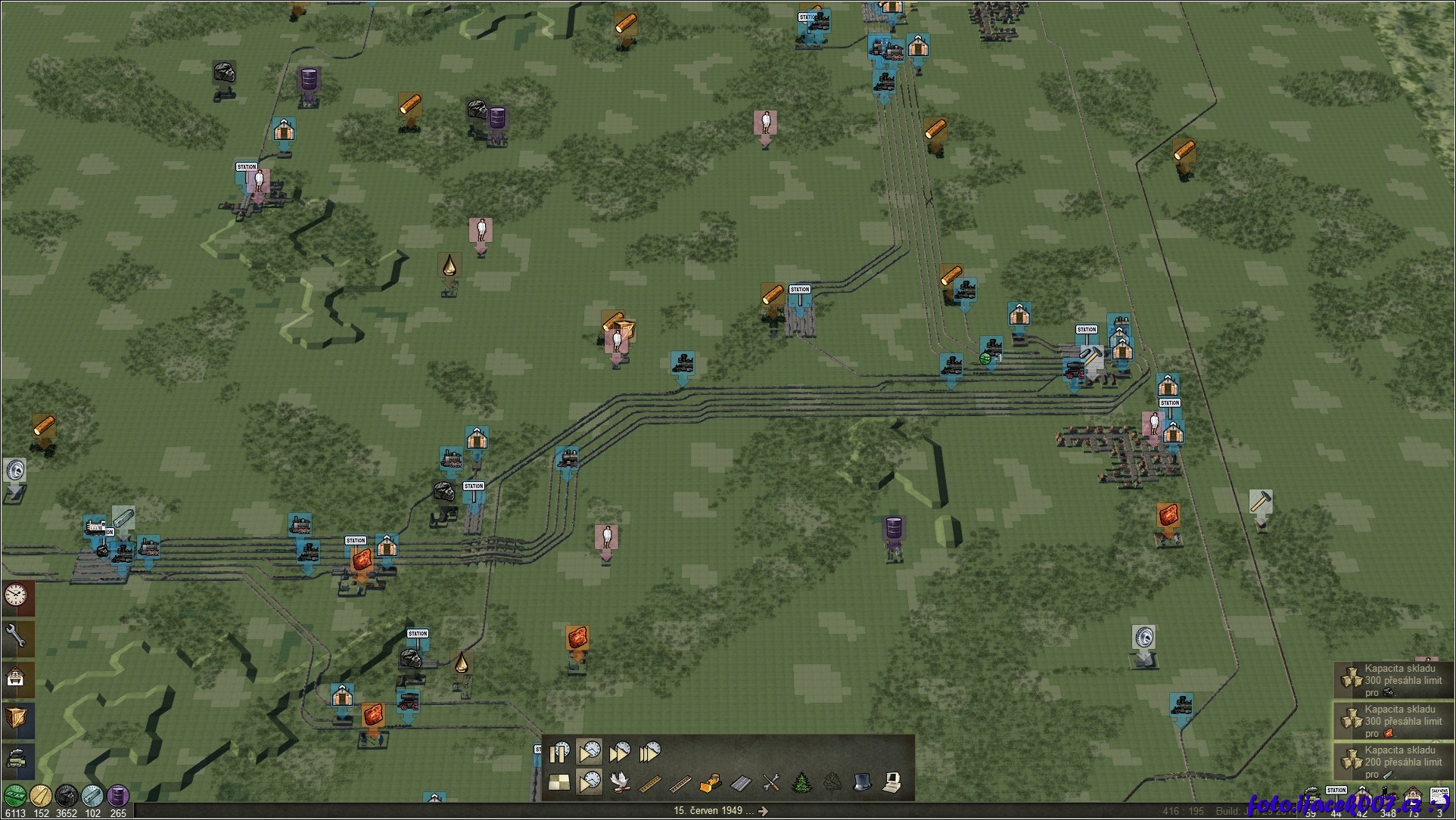Click the newspaper icon in the bottom bar
Viewport: 1456px width, 820px height.
click(x=1439, y=796)
